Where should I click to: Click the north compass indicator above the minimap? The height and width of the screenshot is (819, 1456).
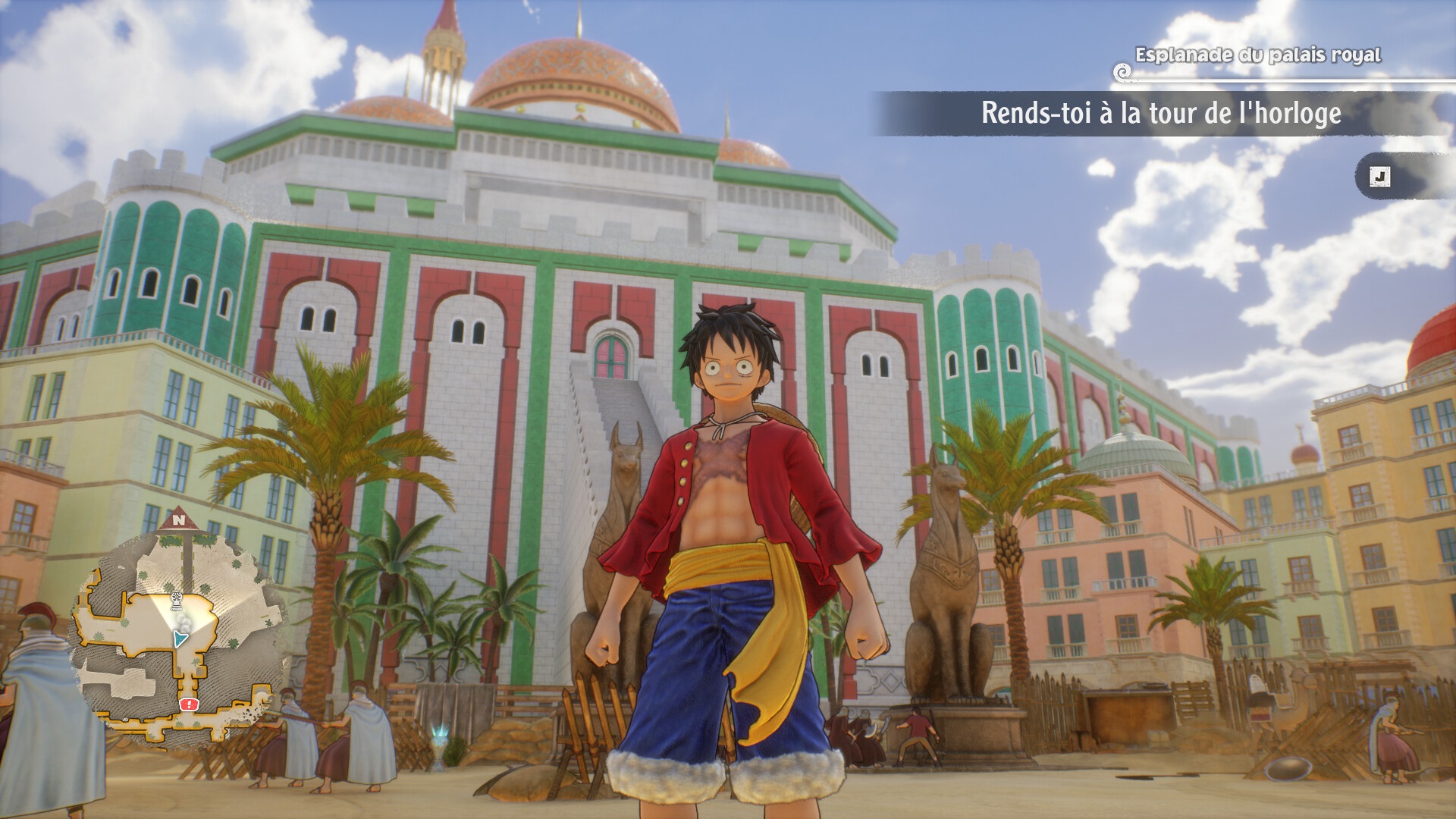pos(179,519)
